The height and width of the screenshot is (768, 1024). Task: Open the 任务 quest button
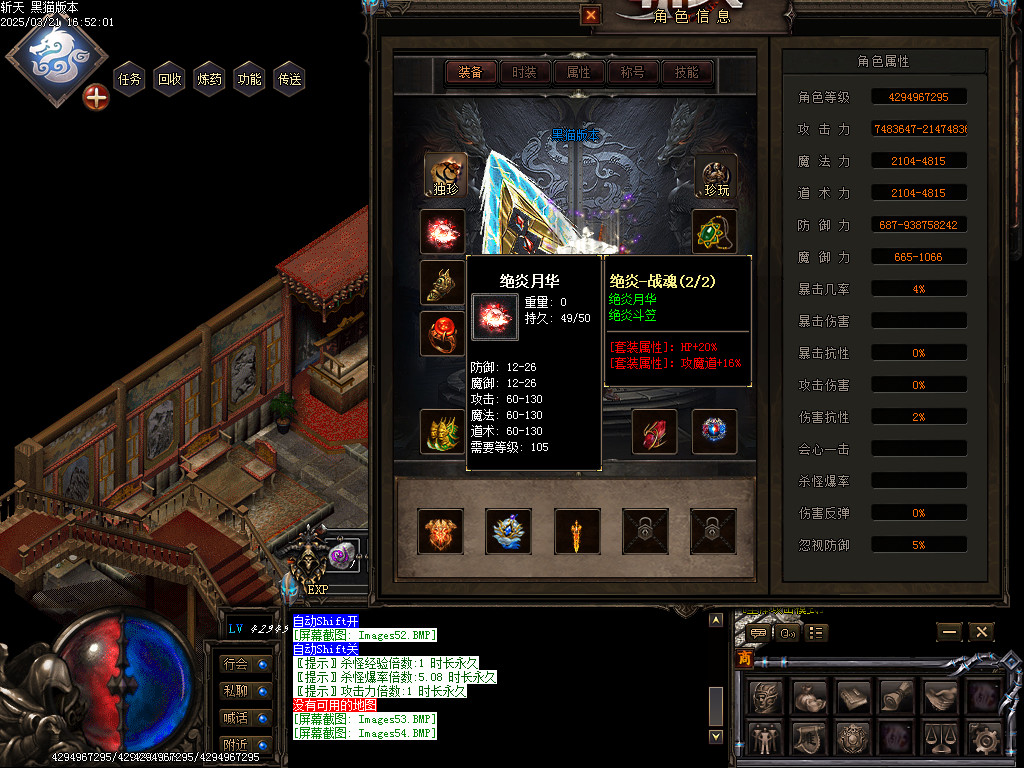pyautogui.click(x=129, y=79)
